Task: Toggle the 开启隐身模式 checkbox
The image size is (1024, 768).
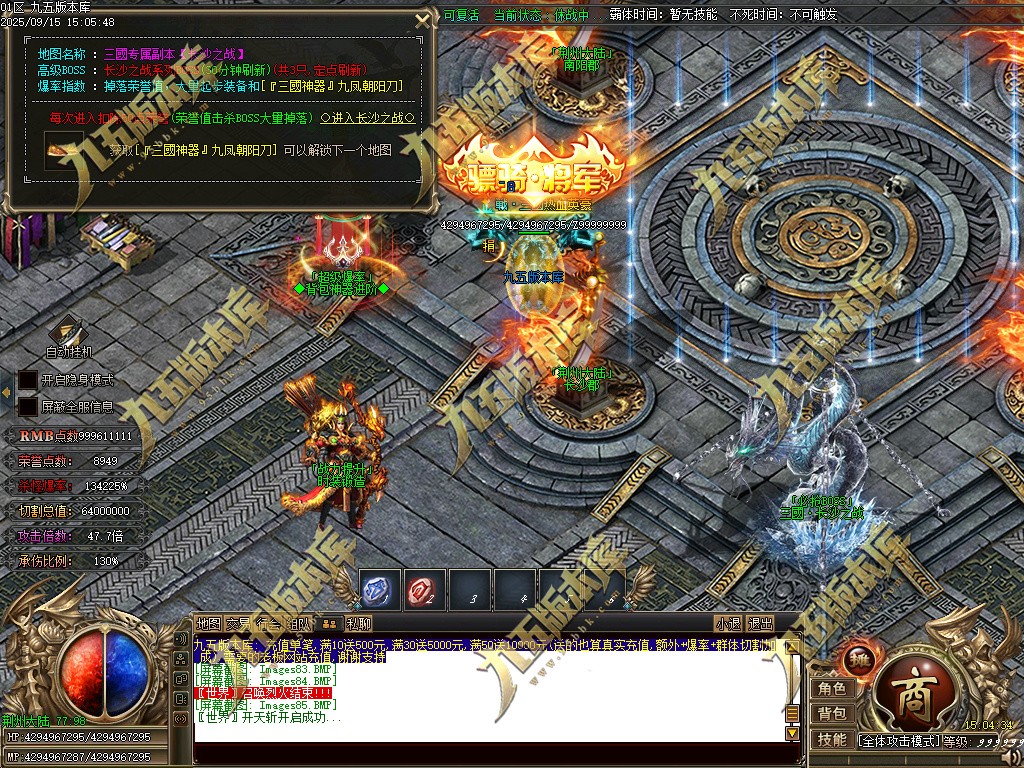Action: coord(28,381)
